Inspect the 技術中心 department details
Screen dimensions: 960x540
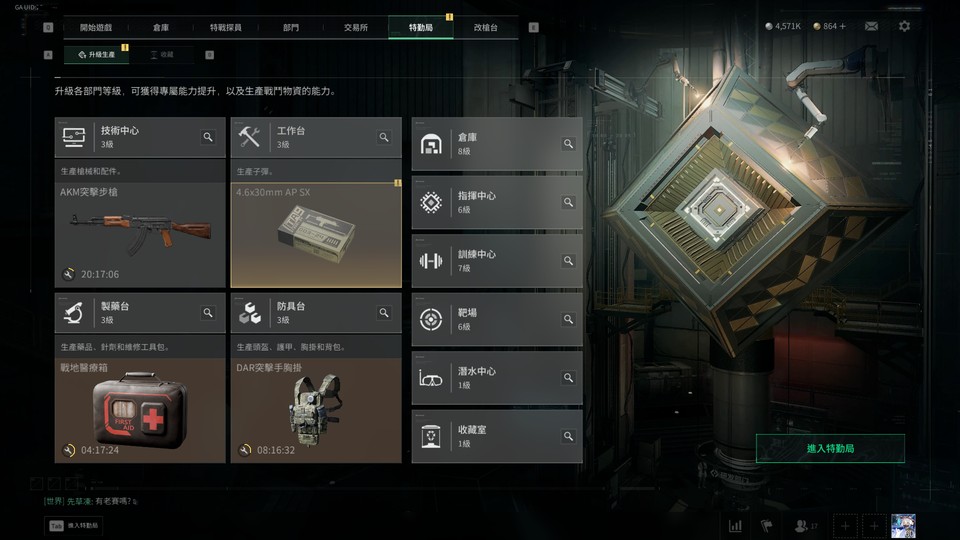click(x=208, y=137)
